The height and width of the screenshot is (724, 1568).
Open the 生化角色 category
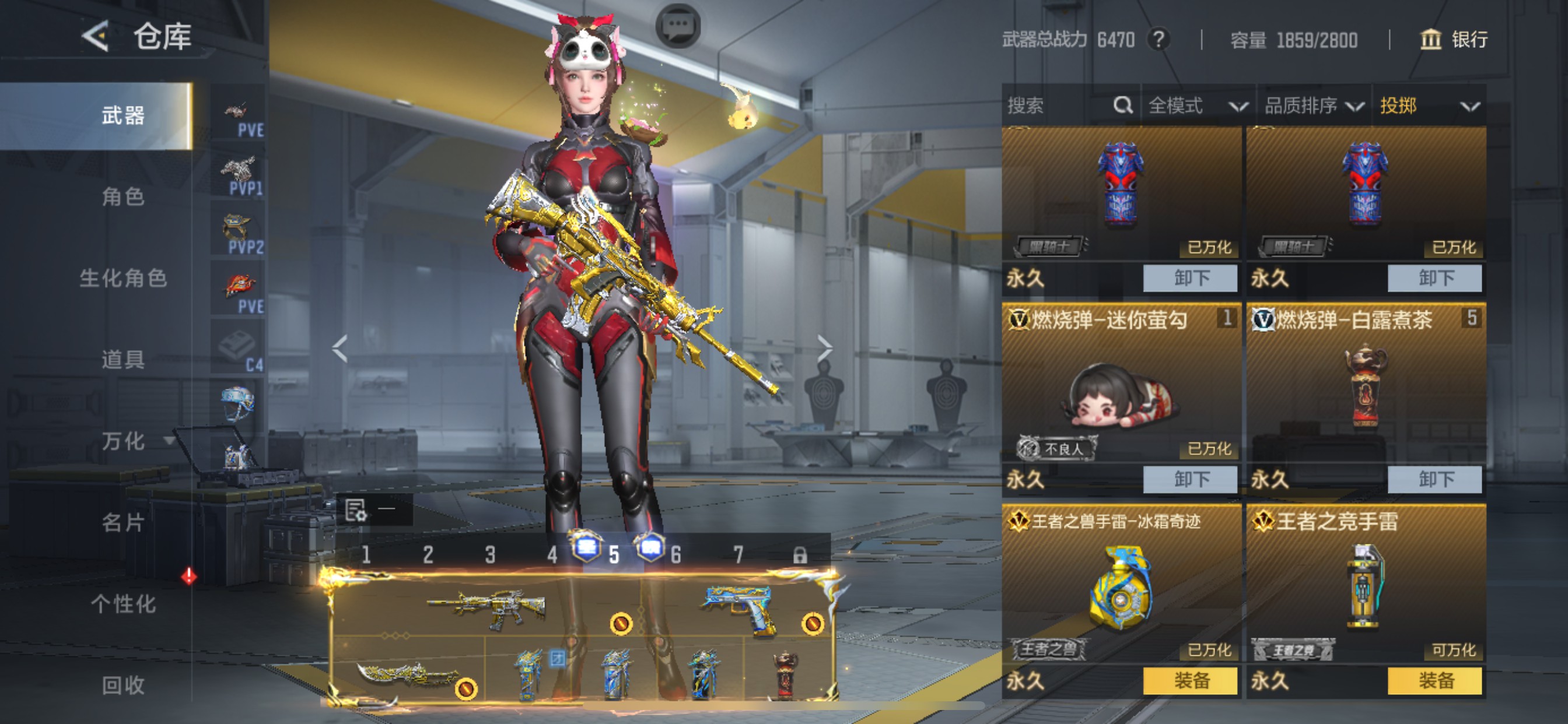123,278
